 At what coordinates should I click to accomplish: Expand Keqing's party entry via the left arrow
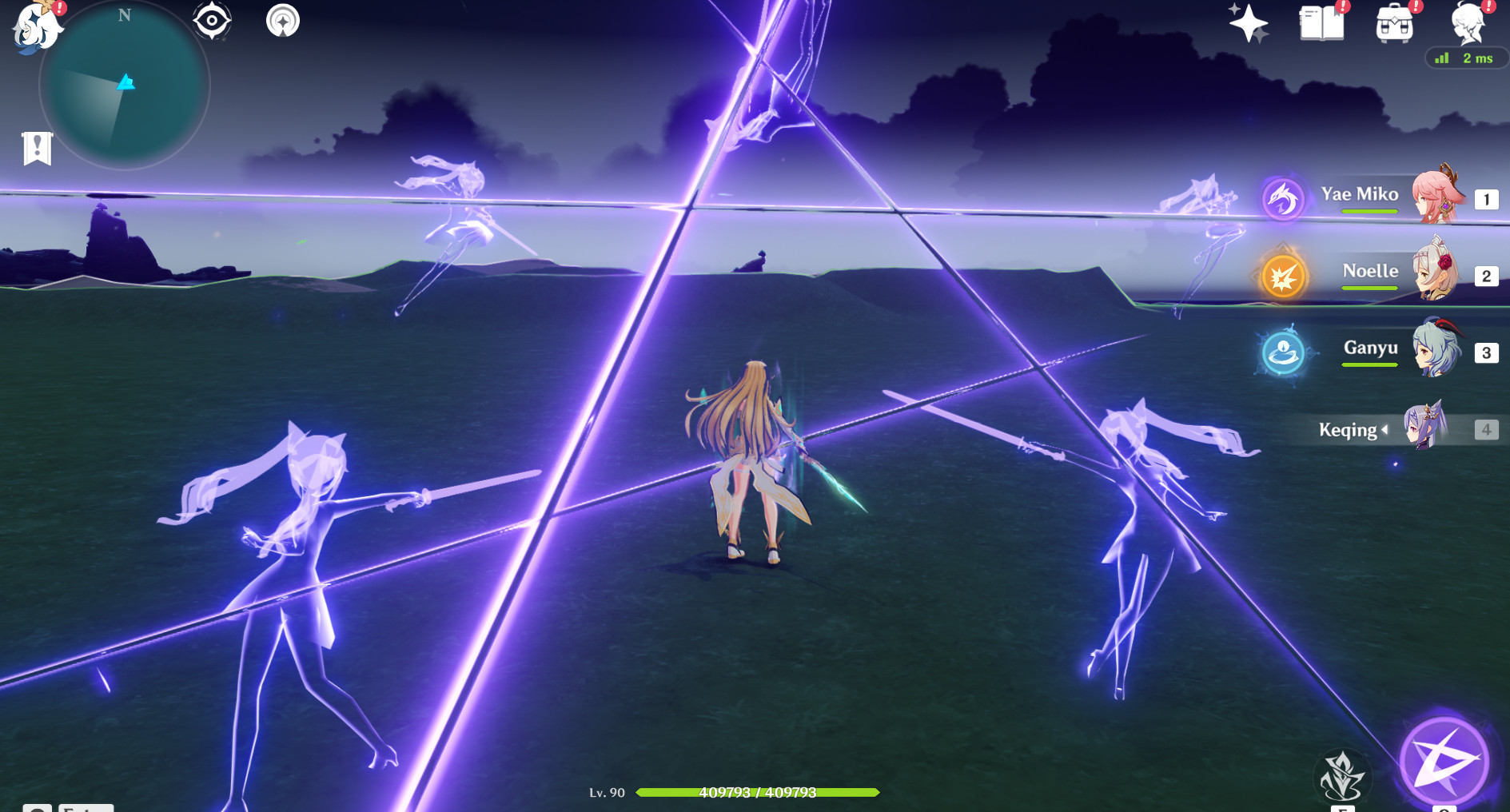click(x=1386, y=430)
